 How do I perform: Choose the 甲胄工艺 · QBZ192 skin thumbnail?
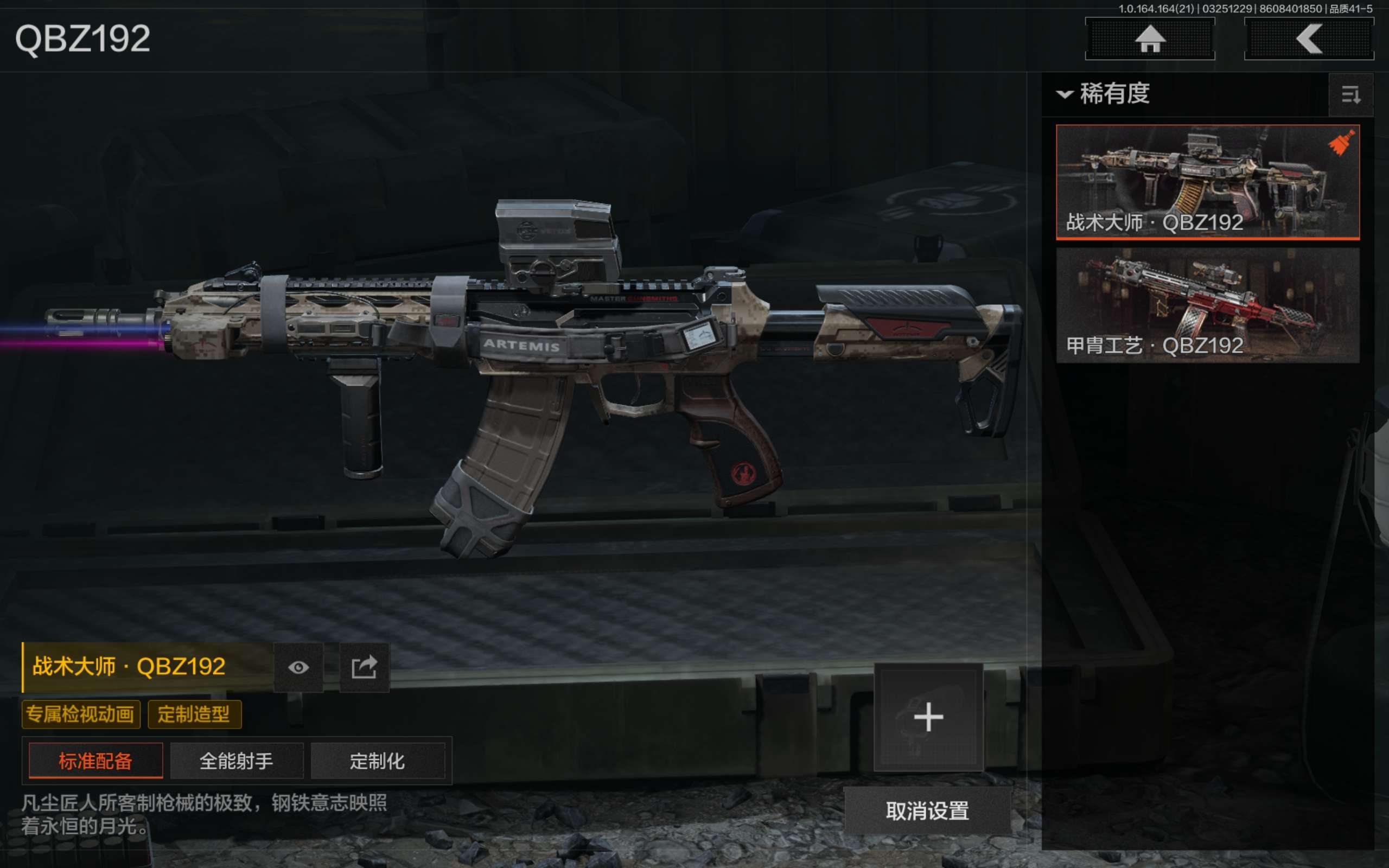(1207, 305)
